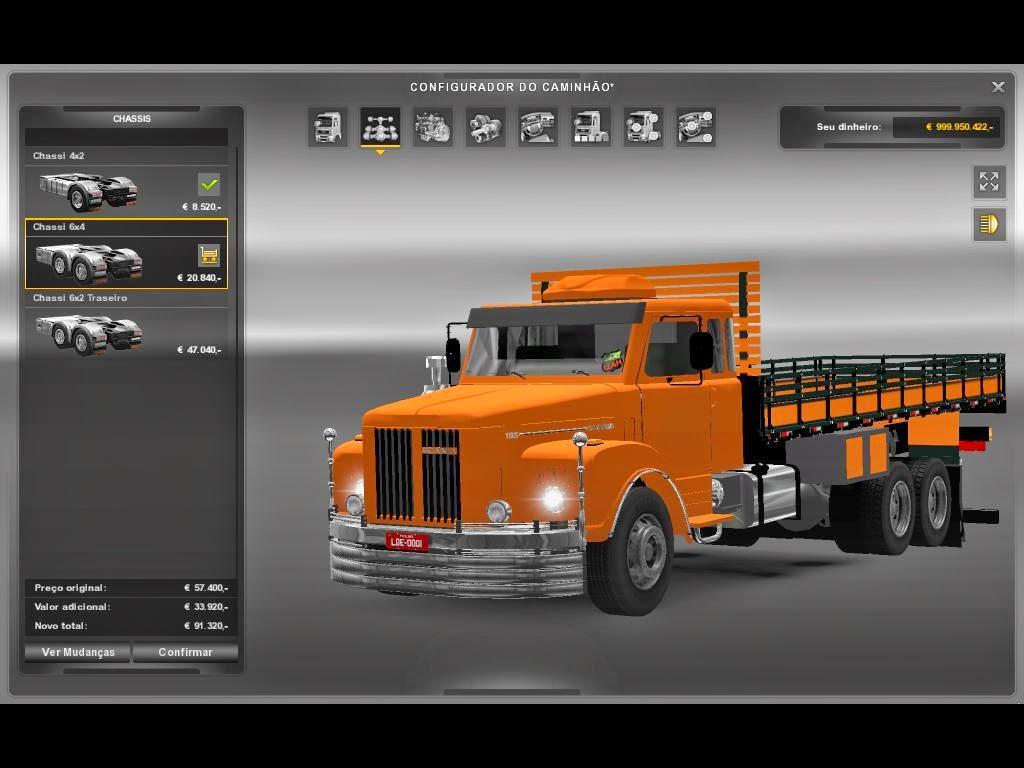This screenshot has width=1024, height=768.
Task: Toggle fullscreen truck preview
Action: 989,181
